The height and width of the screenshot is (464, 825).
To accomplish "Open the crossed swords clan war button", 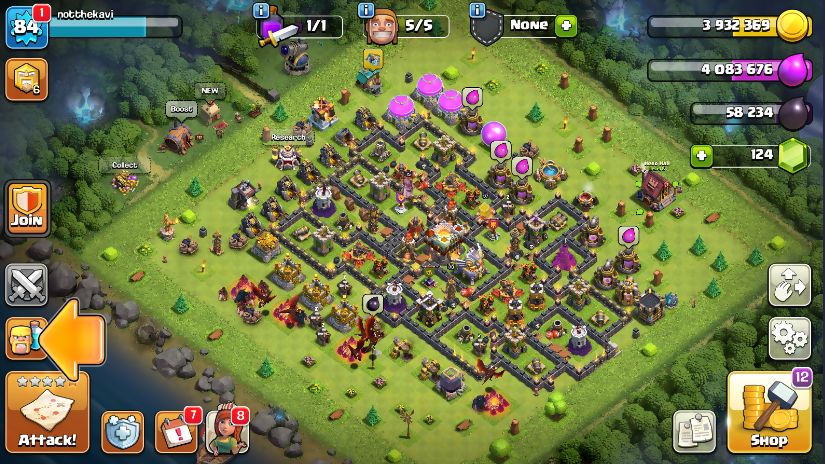I will point(26,284).
